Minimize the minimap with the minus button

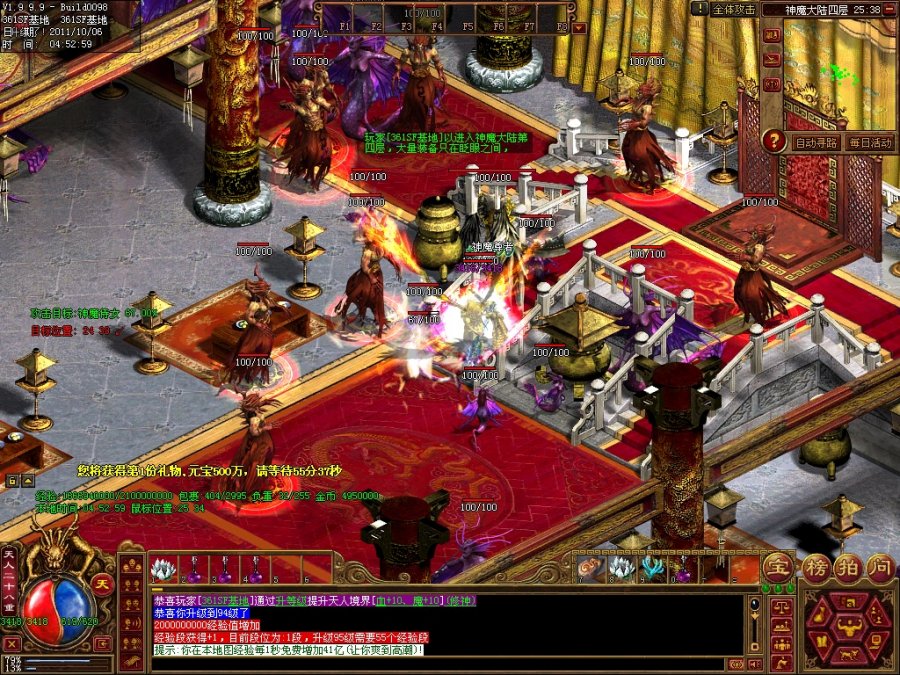pyautogui.click(x=891, y=9)
